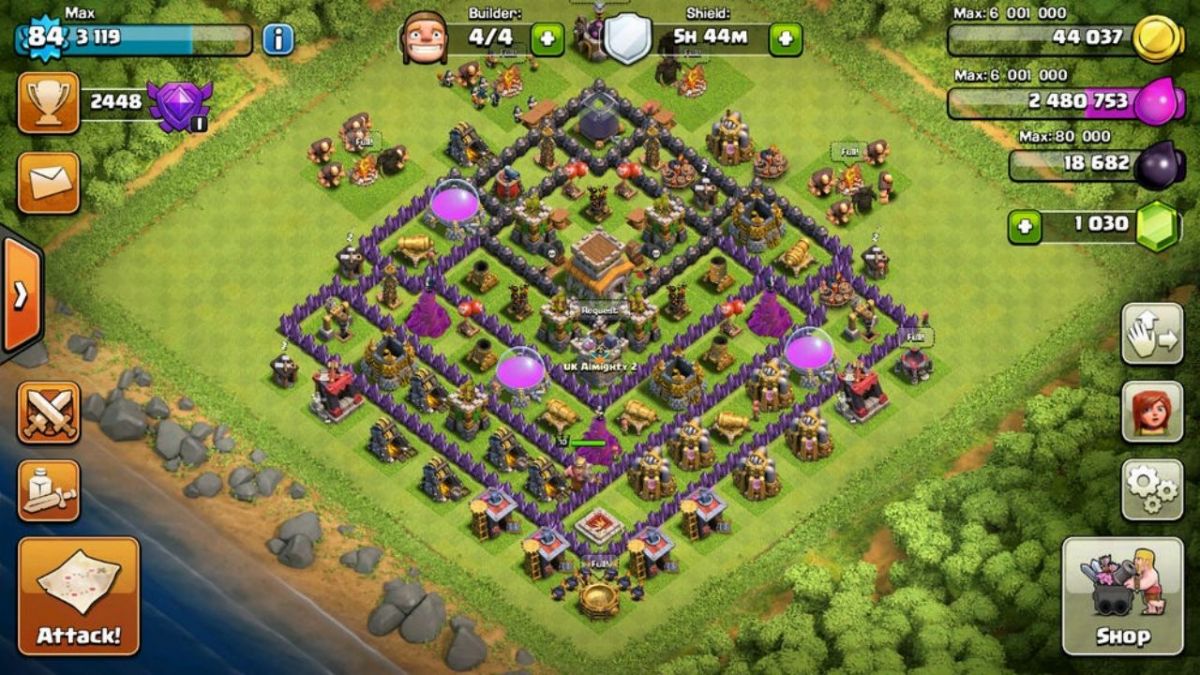Viewport: 1200px width, 675px height.
Task: Click the blue info button
Action: 278,40
